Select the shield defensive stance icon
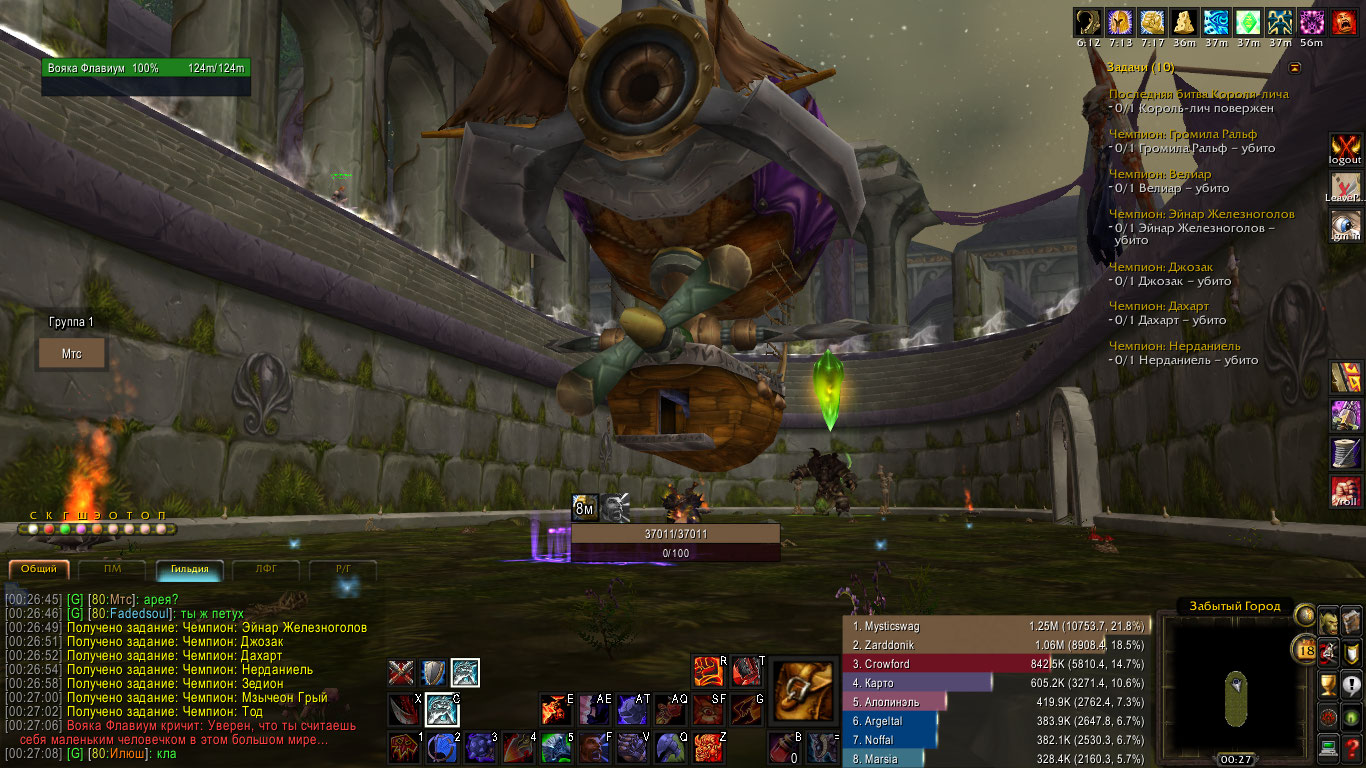This screenshot has height=768, width=1366. pyautogui.click(x=433, y=672)
